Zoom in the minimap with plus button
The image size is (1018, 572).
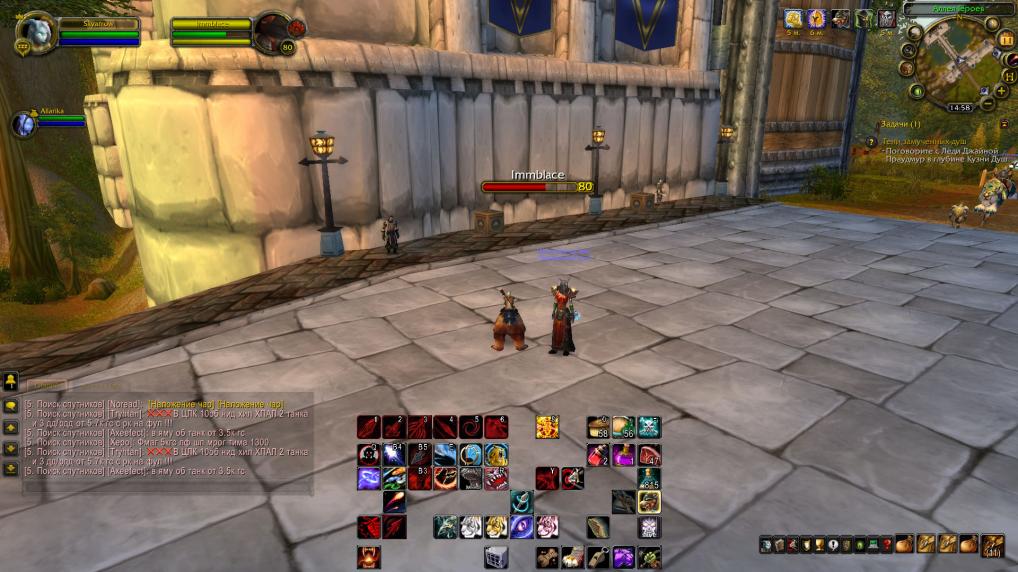(x=1001, y=90)
